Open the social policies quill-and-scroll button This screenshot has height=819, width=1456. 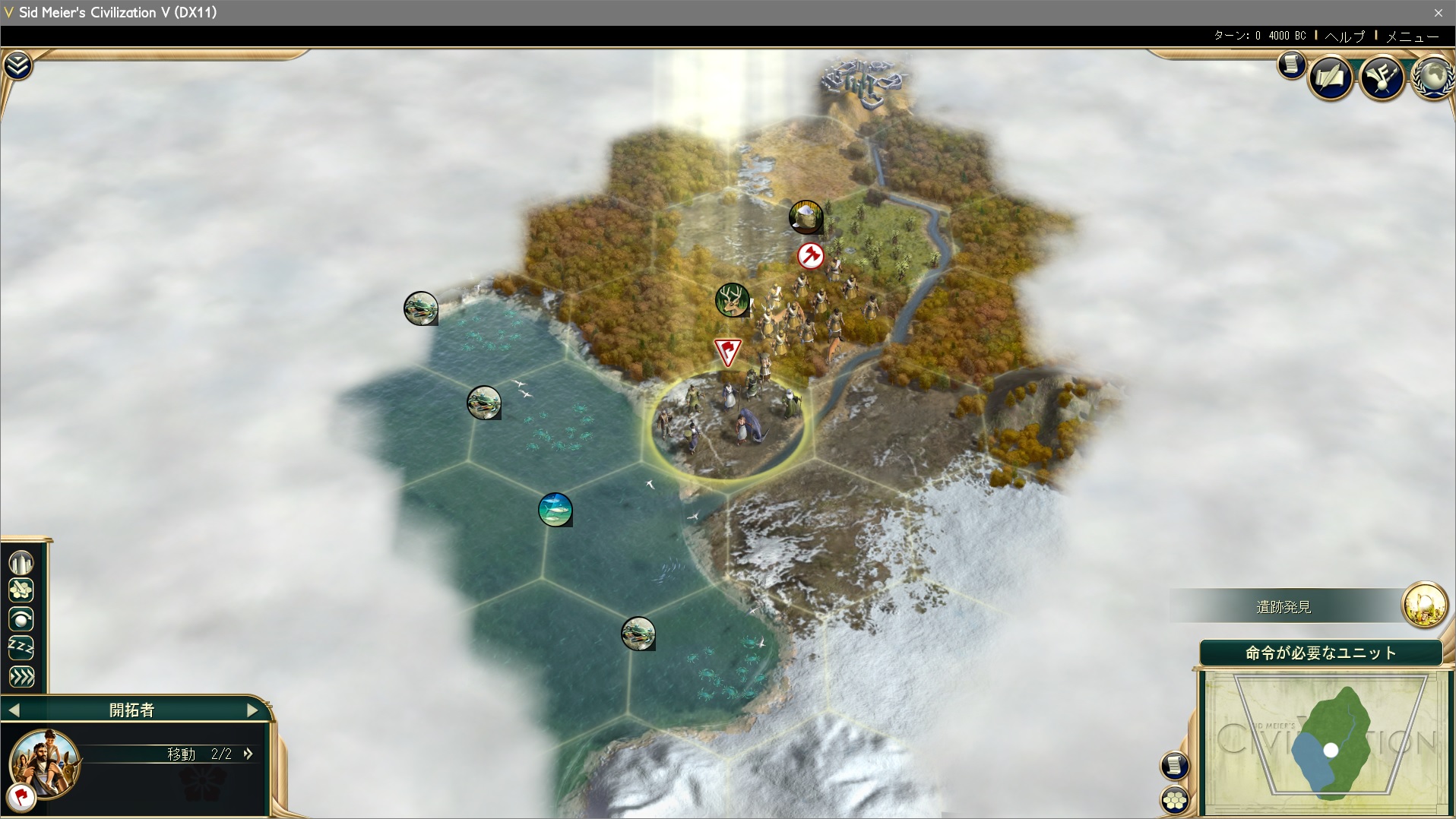pyautogui.click(x=1330, y=77)
